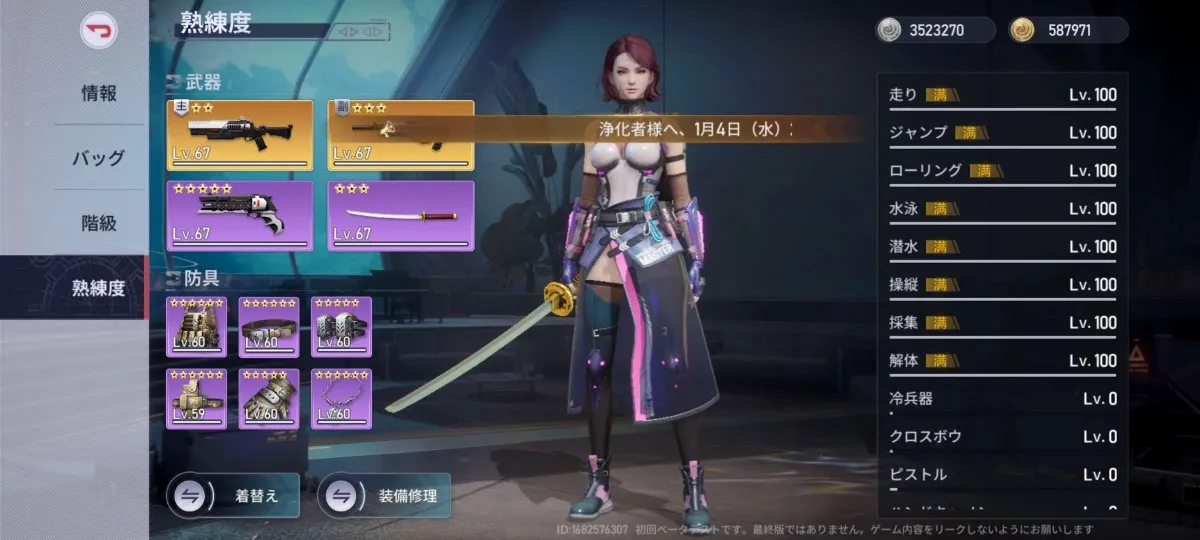Image resolution: width=1200 pixels, height=540 pixels.
Task: Choose the necklace accessory slot
Action: tap(341, 398)
